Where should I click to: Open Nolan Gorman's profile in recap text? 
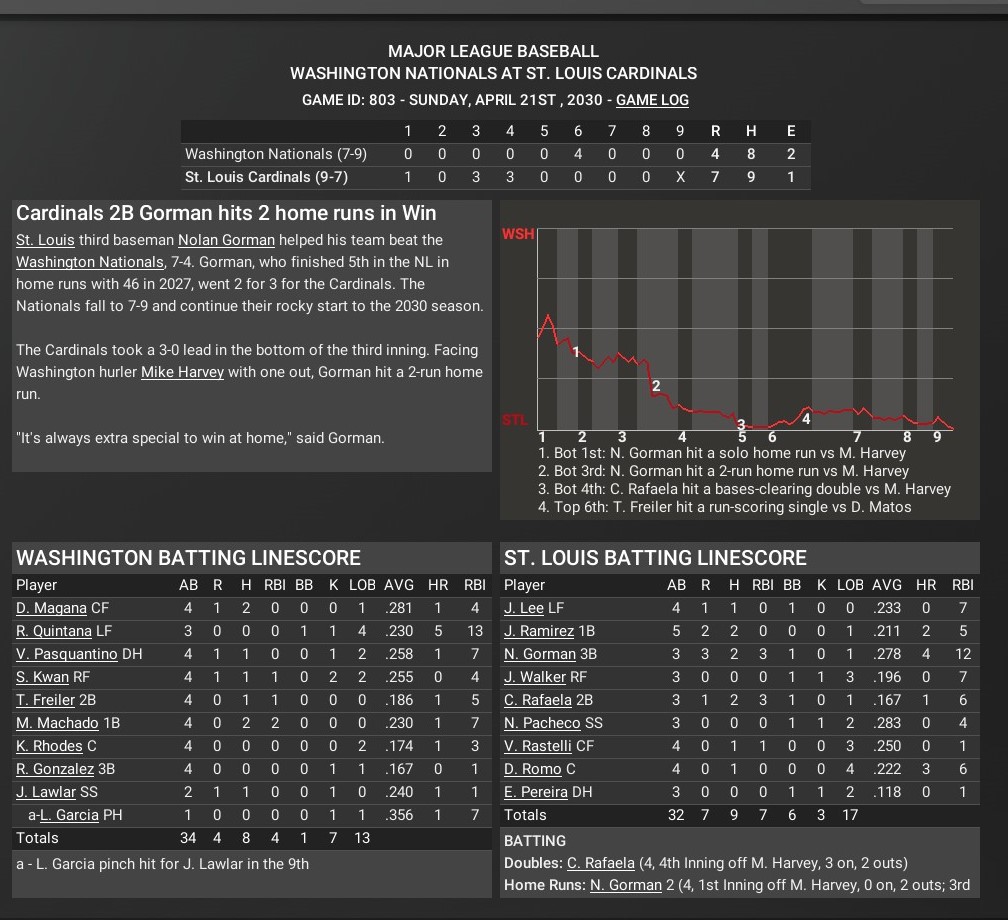pos(226,240)
